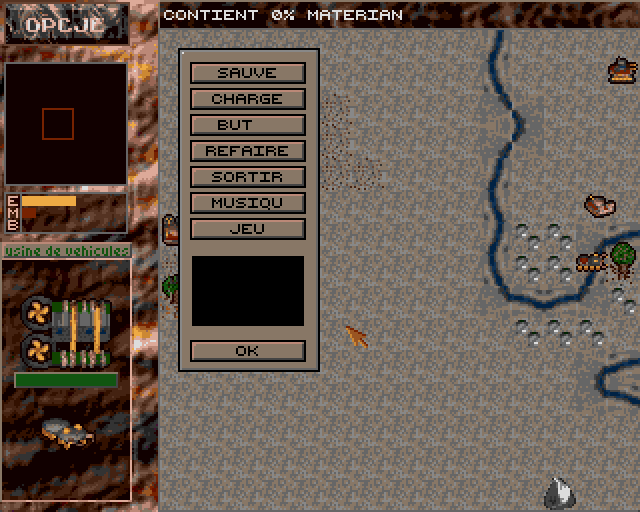640x512 pixels.
Task: Choose the vehicle unit icon below factory
Action: [66, 432]
